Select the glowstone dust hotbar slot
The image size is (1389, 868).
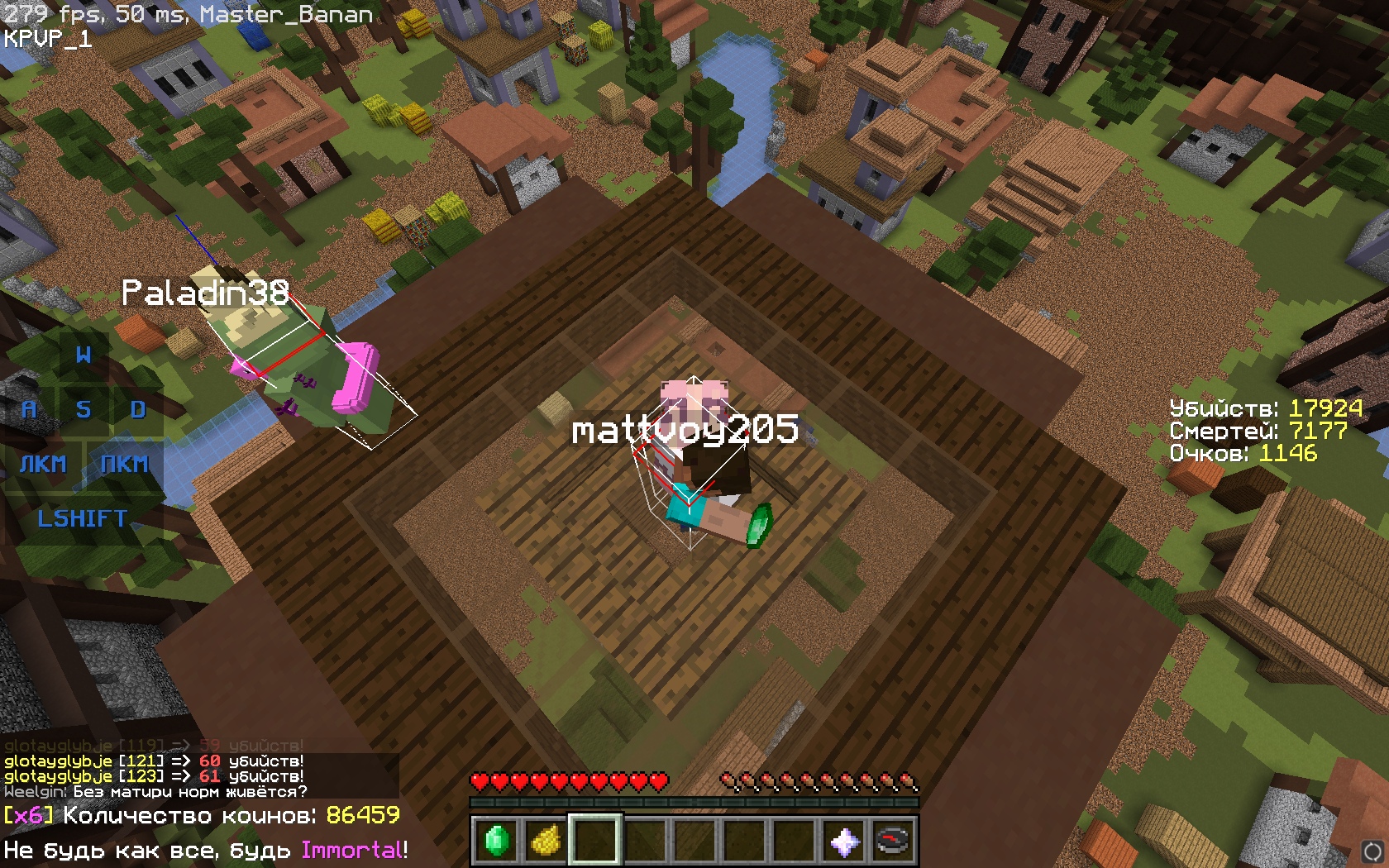(546, 841)
